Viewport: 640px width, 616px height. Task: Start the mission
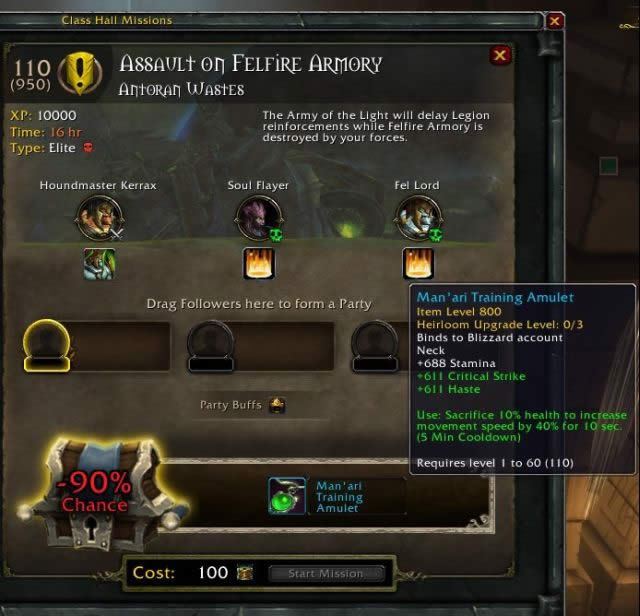pos(324,574)
